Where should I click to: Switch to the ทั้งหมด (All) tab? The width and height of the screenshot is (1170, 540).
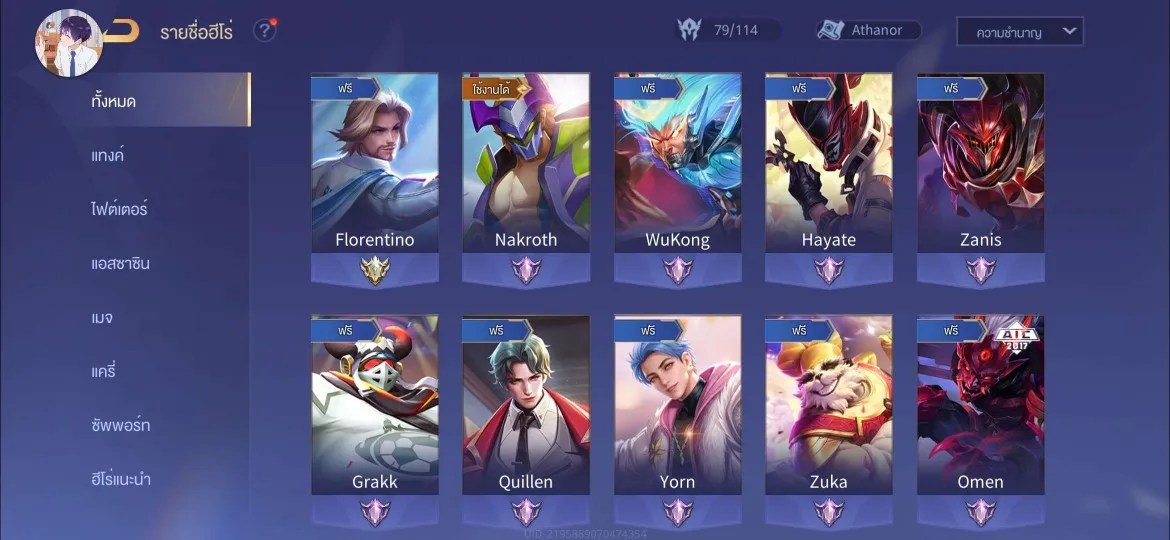(114, 101)
